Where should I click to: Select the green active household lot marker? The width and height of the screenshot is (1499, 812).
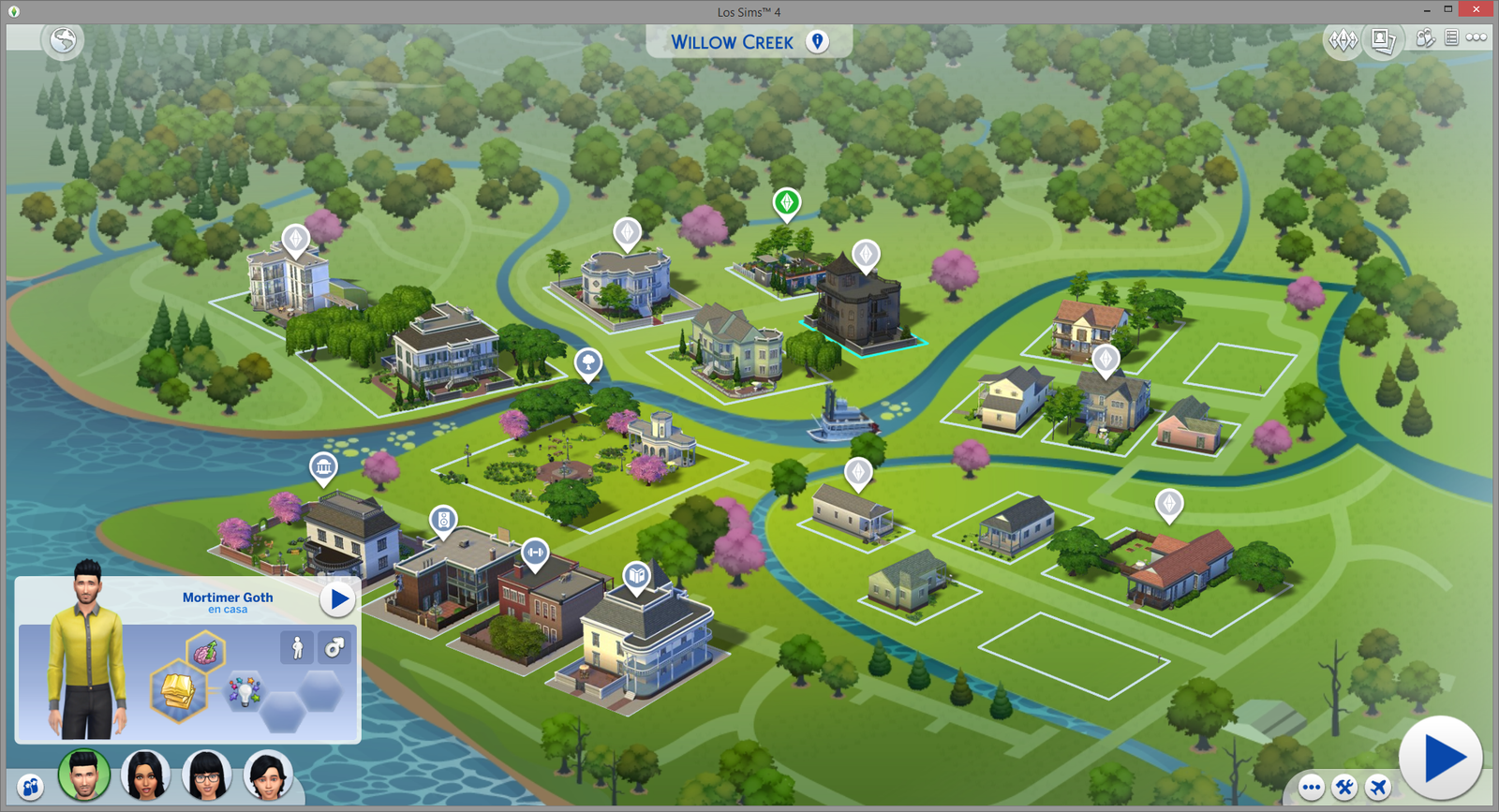[x=786, y=202]
